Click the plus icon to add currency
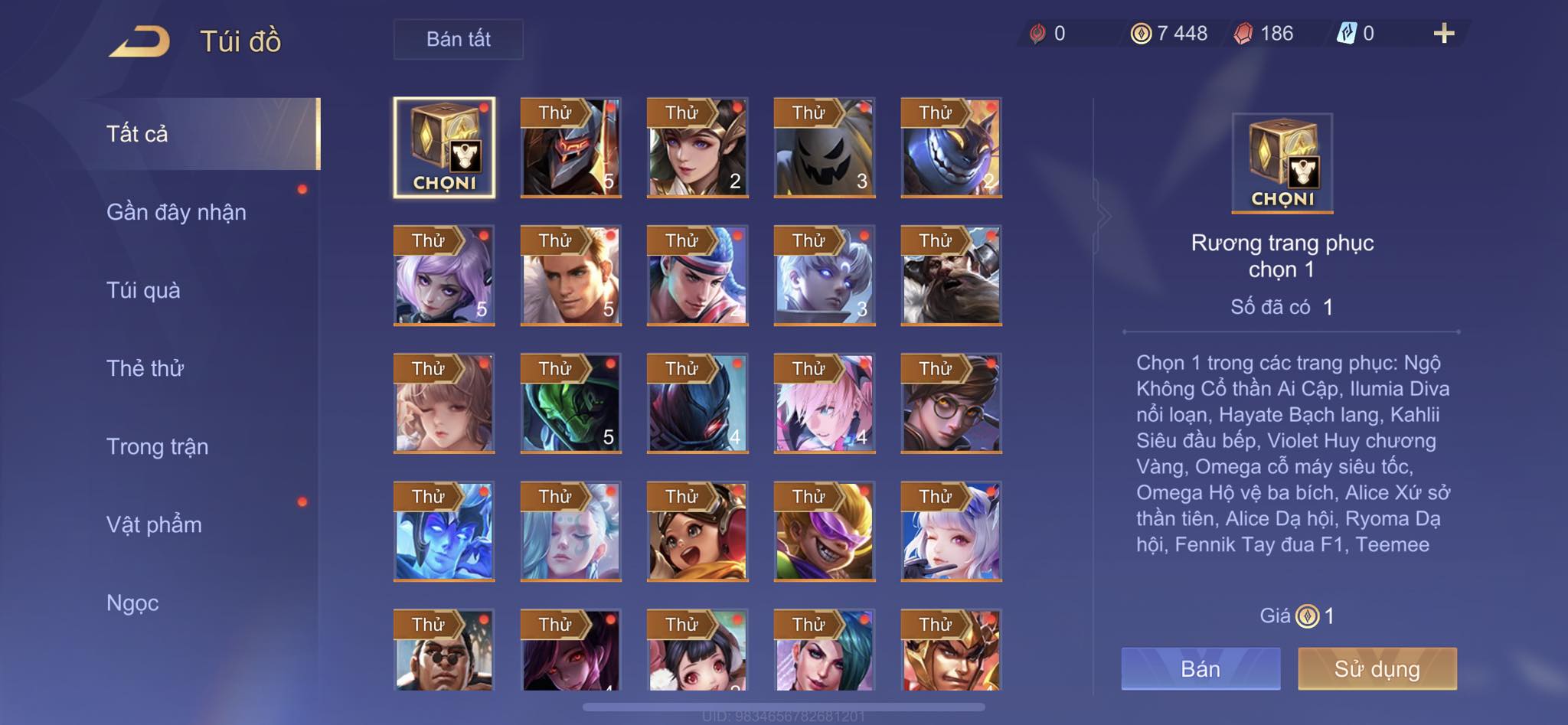The height and width of the screenshot is (725, 1568). tap(1443, 34)
